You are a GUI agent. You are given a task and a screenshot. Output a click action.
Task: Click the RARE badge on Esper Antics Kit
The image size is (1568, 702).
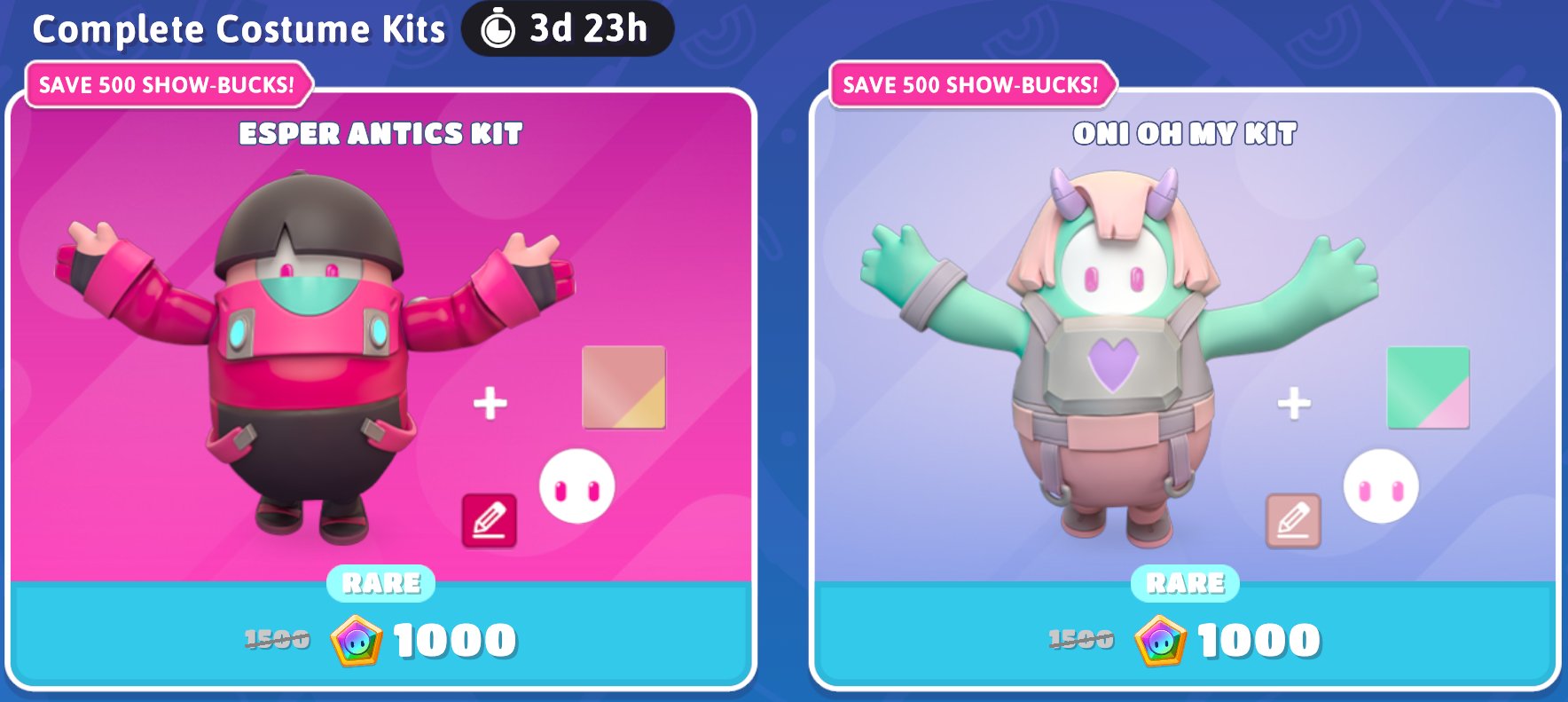[x=380, y=583]
